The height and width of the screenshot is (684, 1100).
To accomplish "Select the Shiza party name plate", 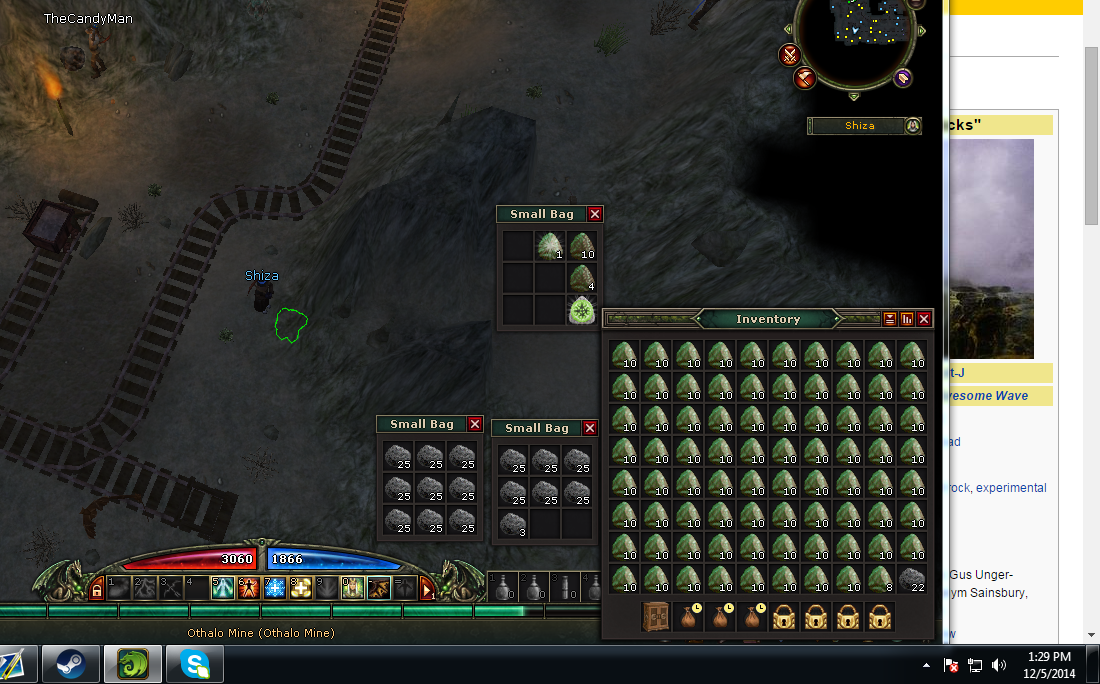I will [x=859, y=126].
